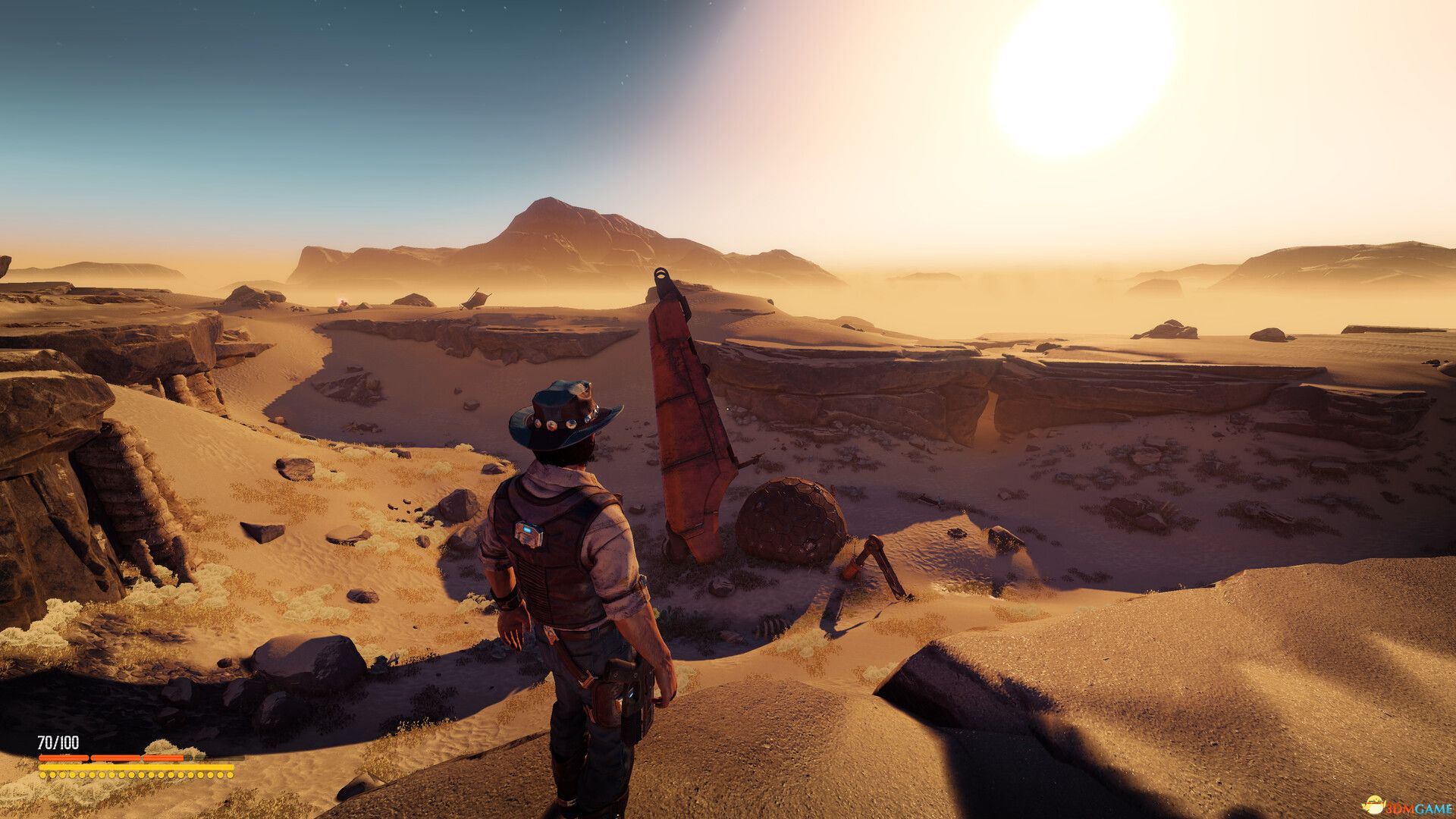Screen dimensions: 1456x819
Task: Click along the yellow hydration bar
Action: (136, 767)
